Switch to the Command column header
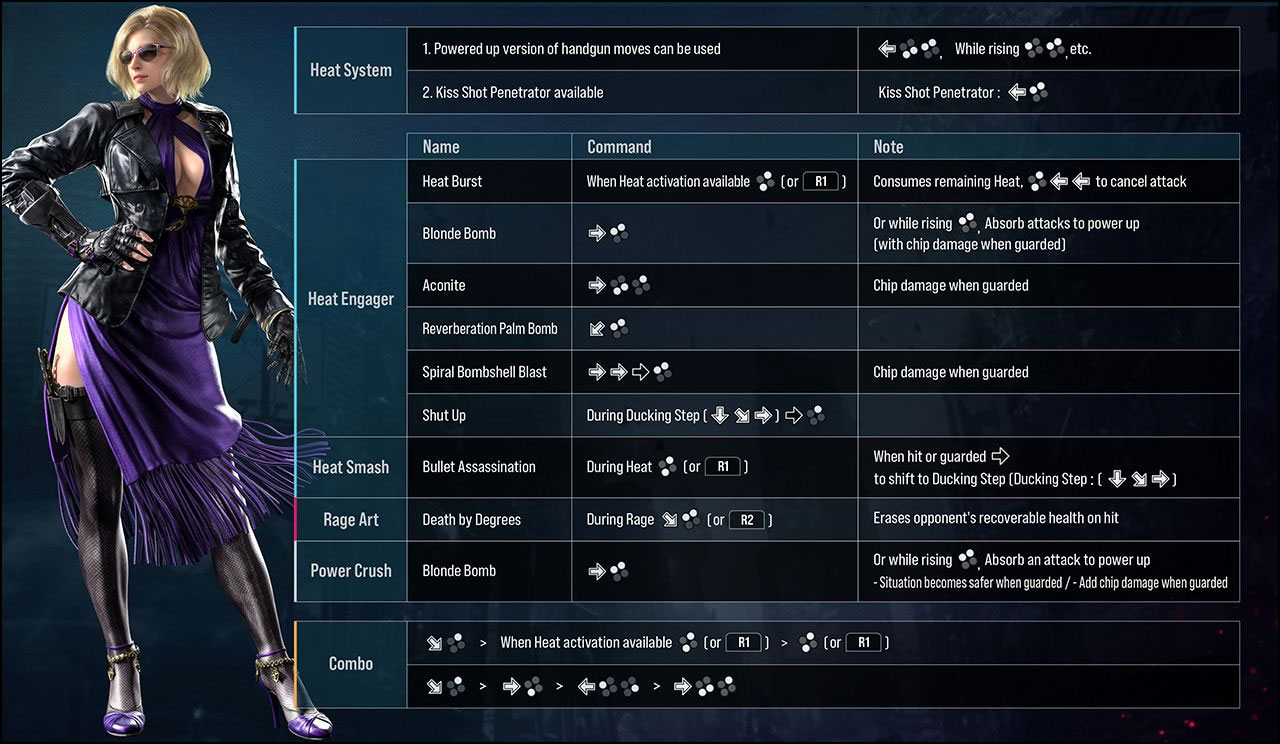This screenshot has width=1280, height=744. 616,146
